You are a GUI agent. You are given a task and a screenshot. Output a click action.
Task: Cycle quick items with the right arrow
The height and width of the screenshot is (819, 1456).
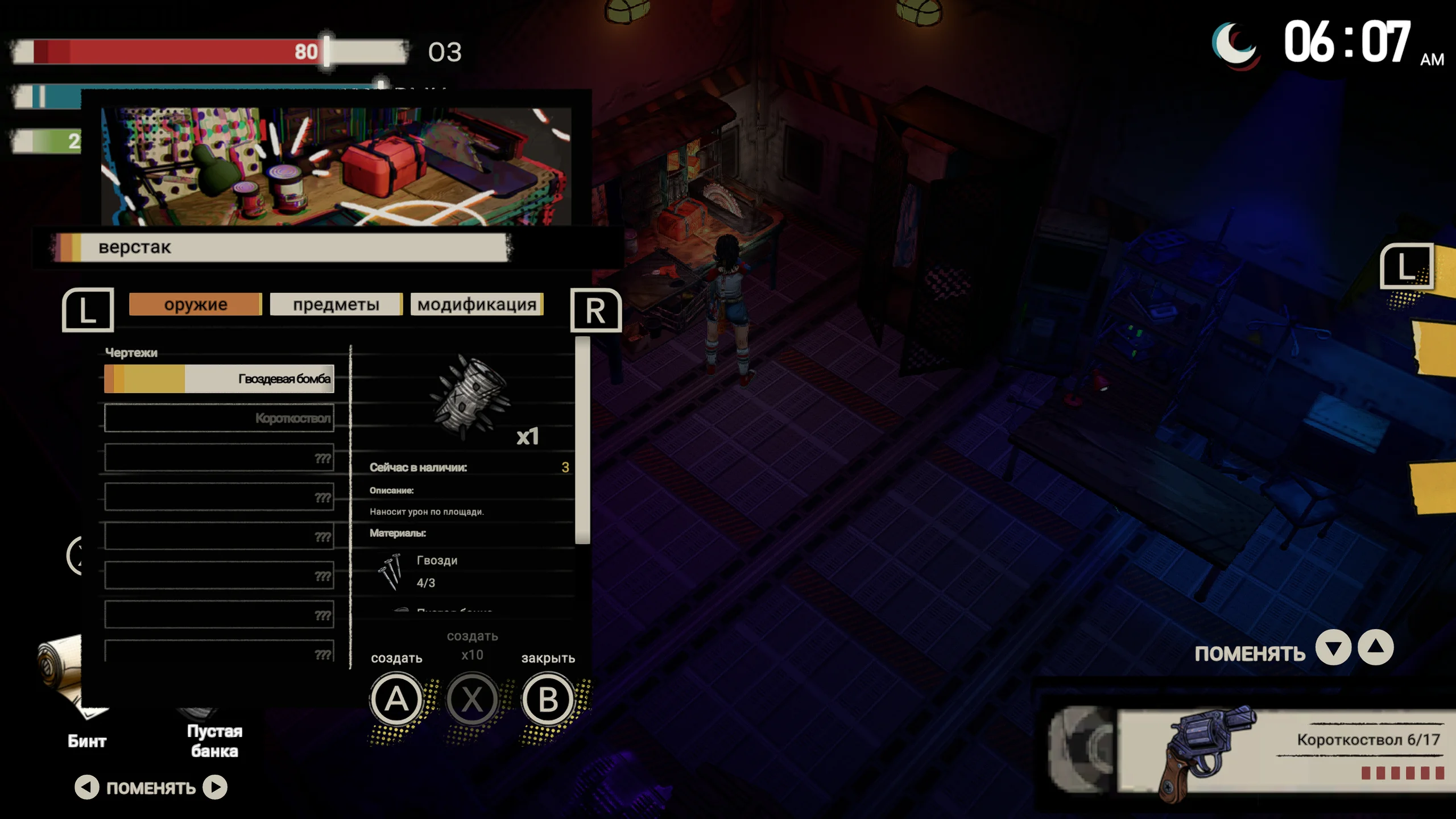point(215,788)
